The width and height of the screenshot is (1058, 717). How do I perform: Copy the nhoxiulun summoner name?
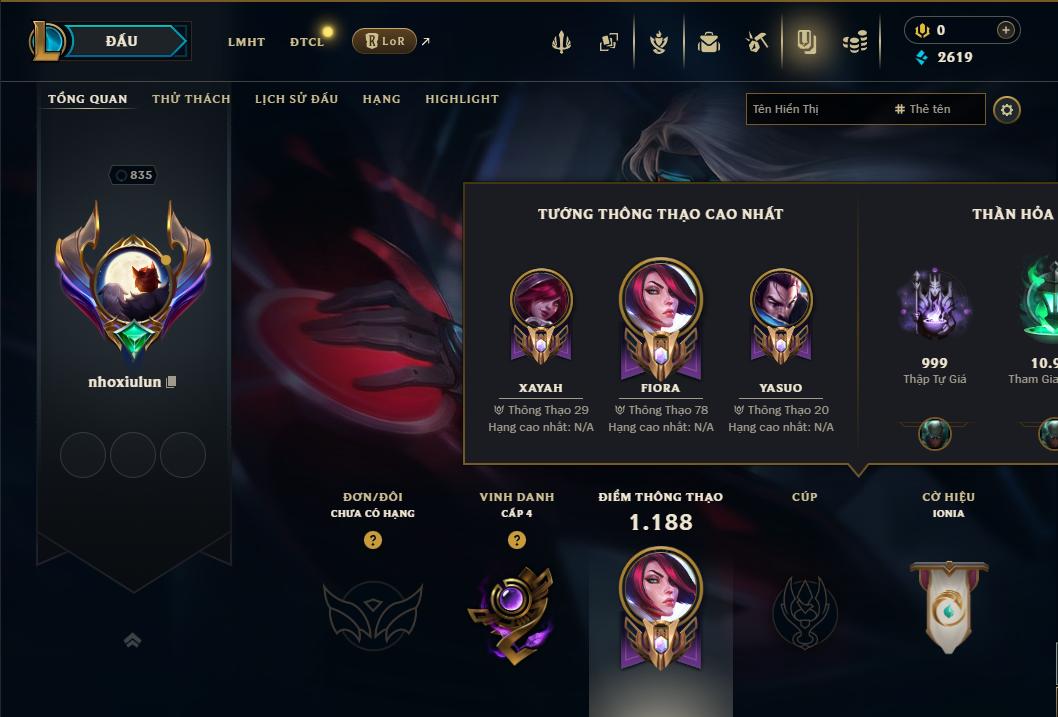click(172, 382)
